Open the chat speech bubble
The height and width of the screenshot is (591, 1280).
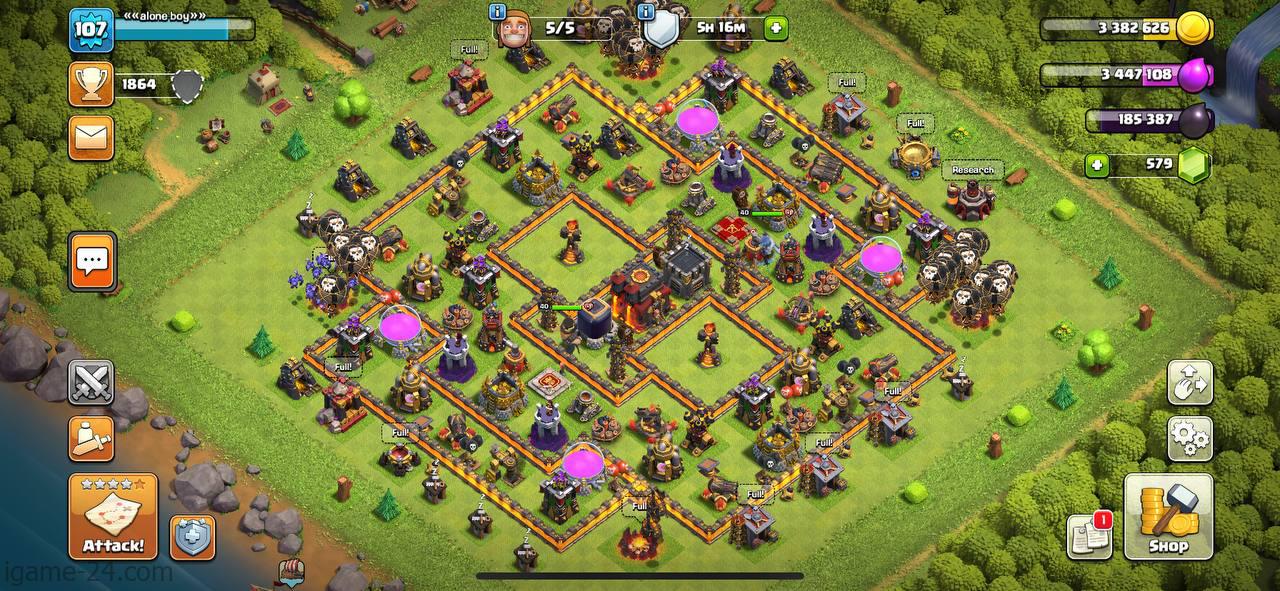tap(92, 262)
